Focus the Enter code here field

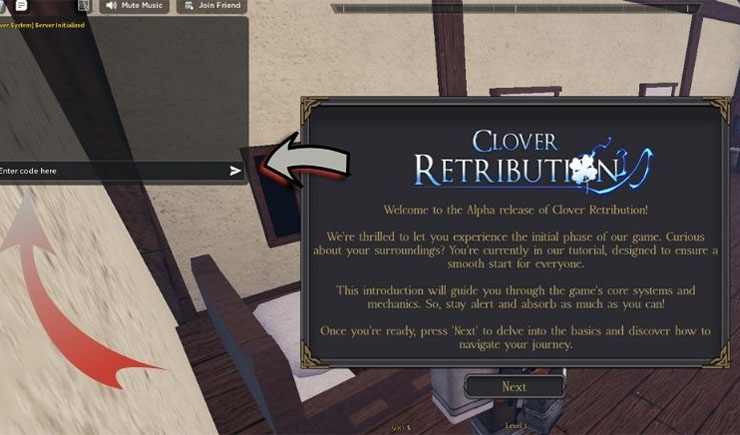110,171
